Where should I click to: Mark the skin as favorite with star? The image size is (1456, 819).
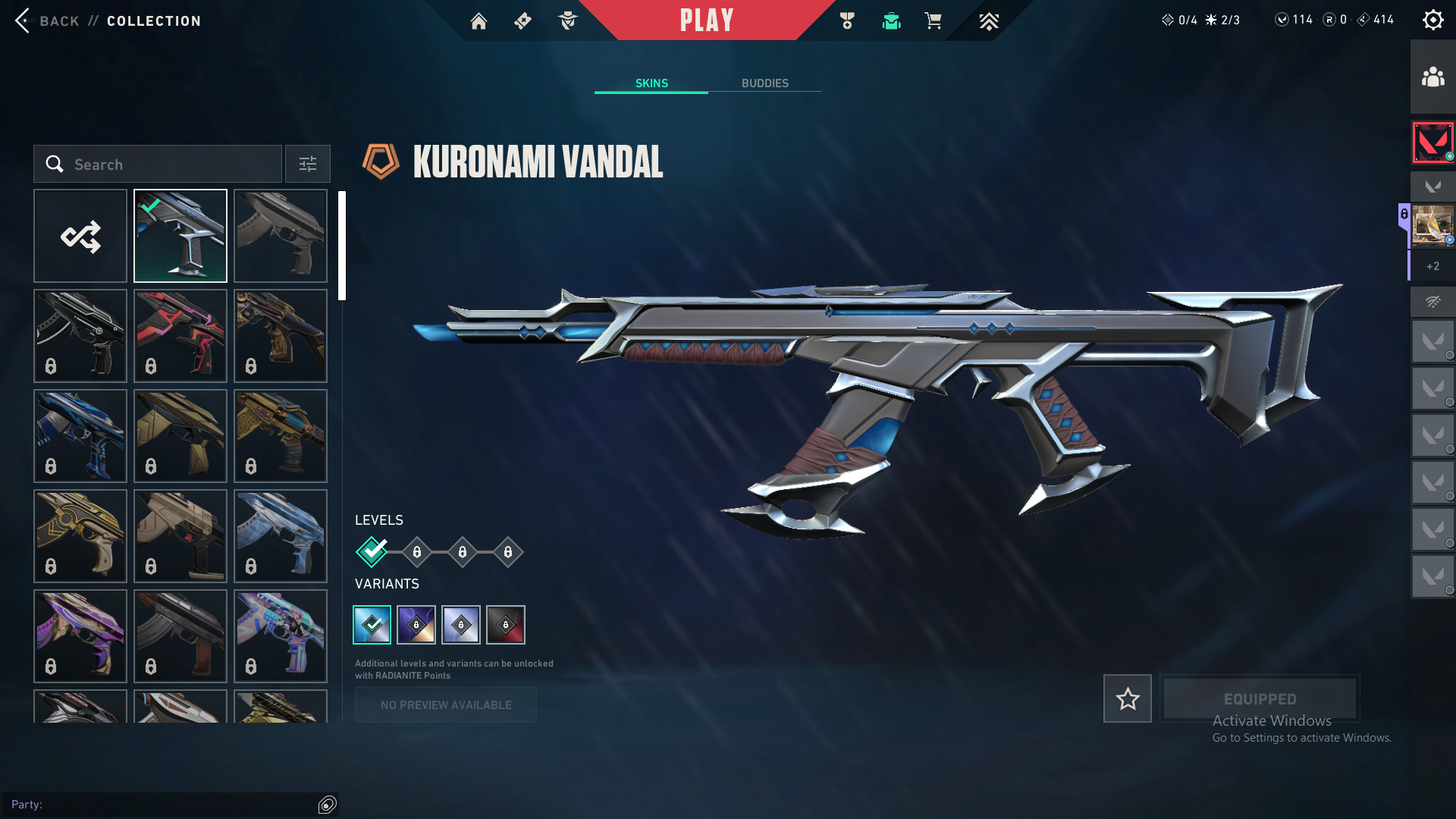point(1127,698)
